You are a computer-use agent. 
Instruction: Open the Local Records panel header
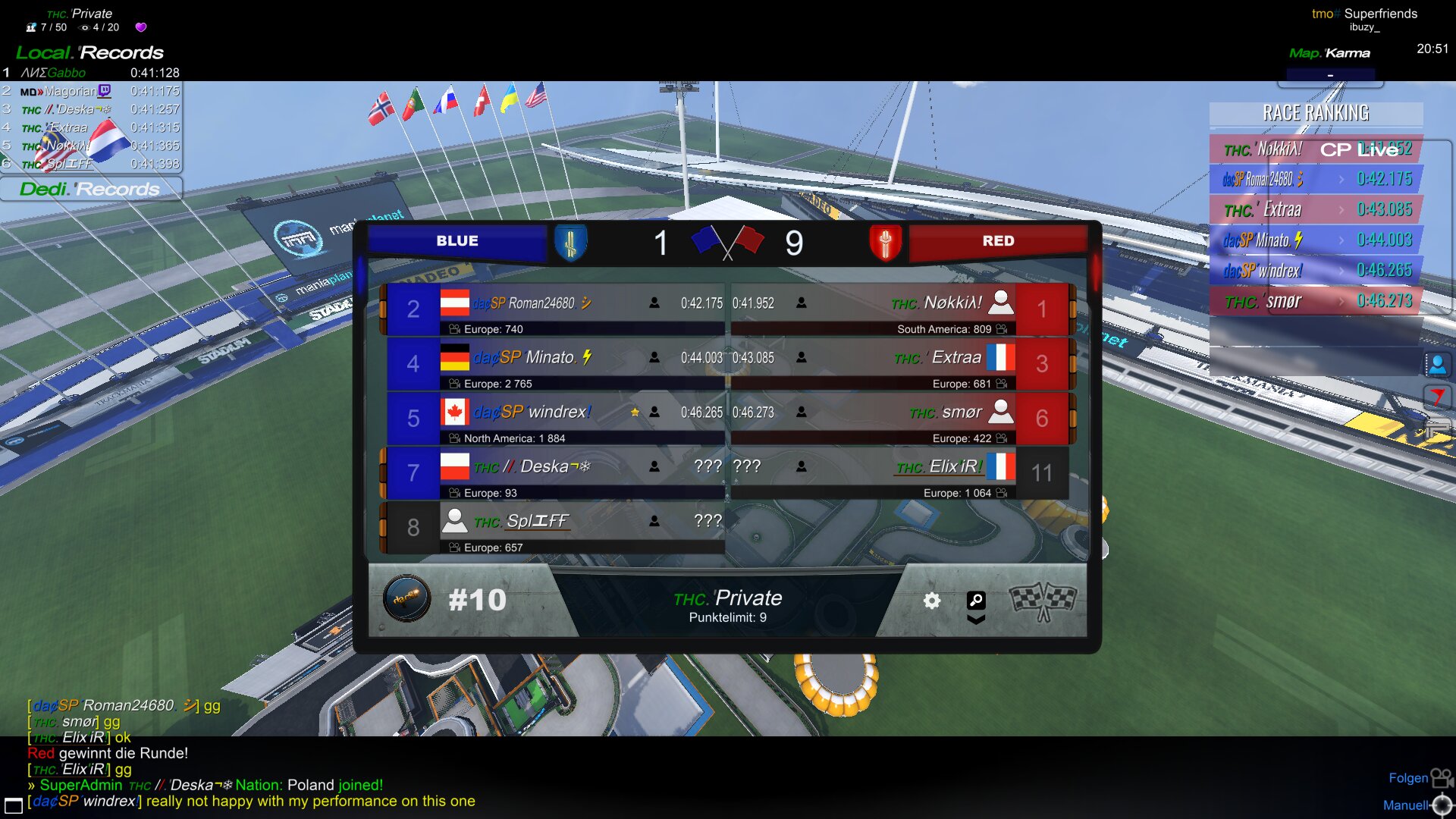[x=90, y=53]
